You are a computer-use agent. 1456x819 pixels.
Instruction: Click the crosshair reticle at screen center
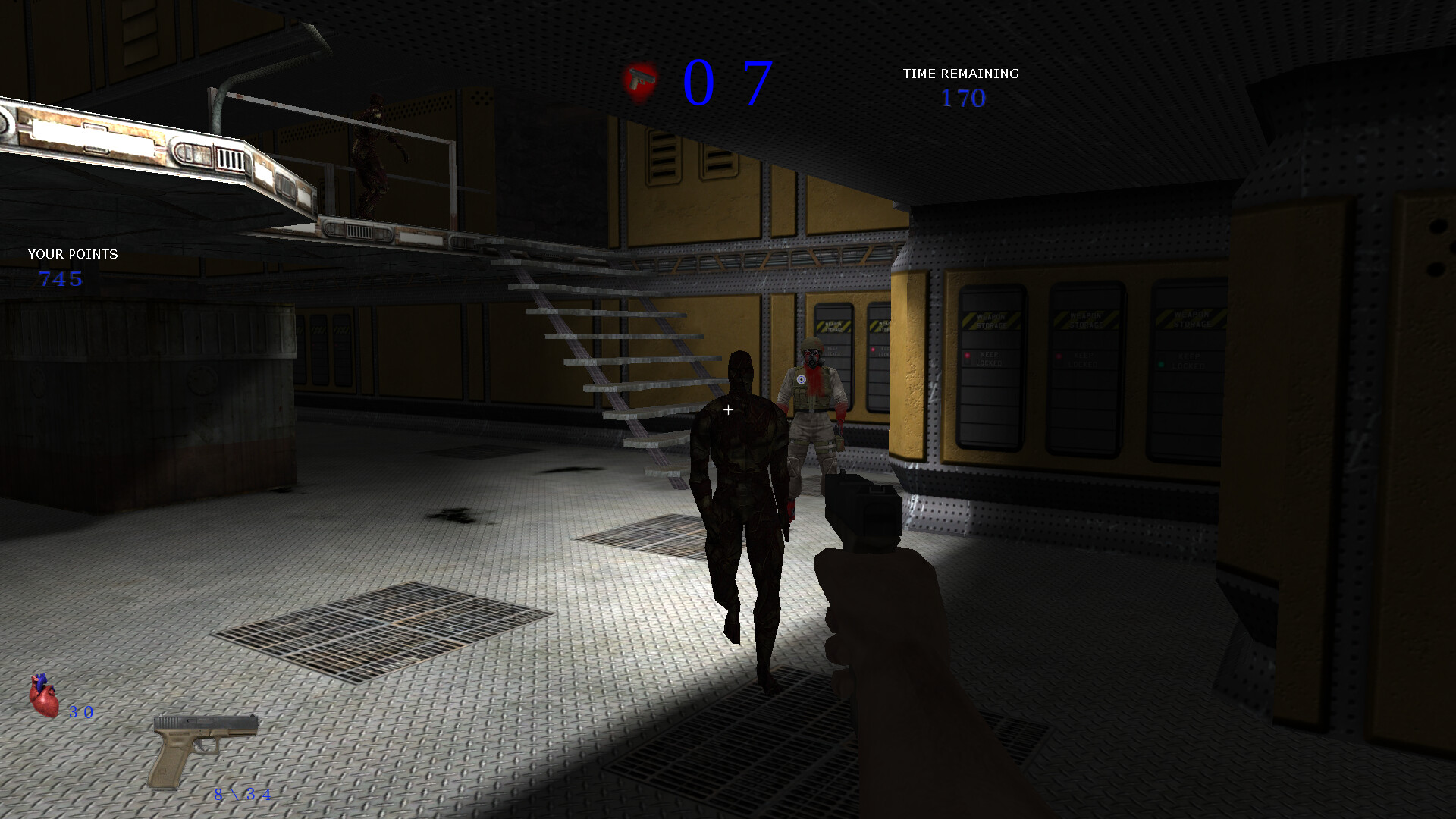tap(728, 409)
